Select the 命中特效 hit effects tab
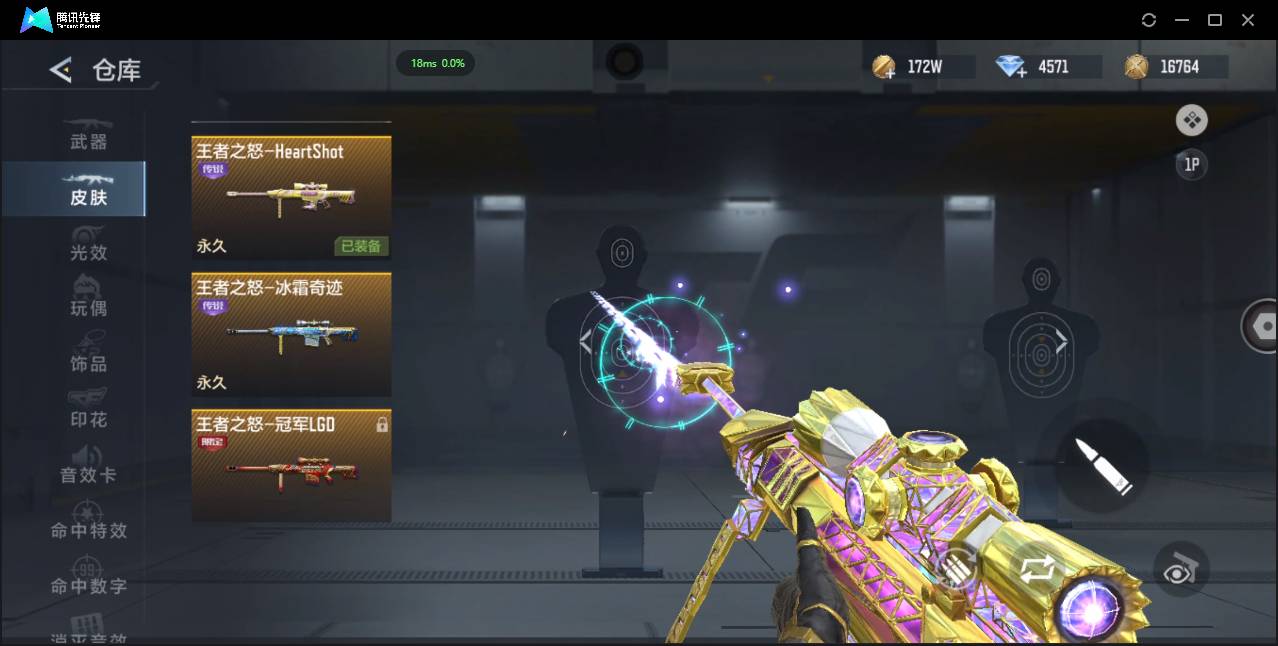 (x=88, y=523)
